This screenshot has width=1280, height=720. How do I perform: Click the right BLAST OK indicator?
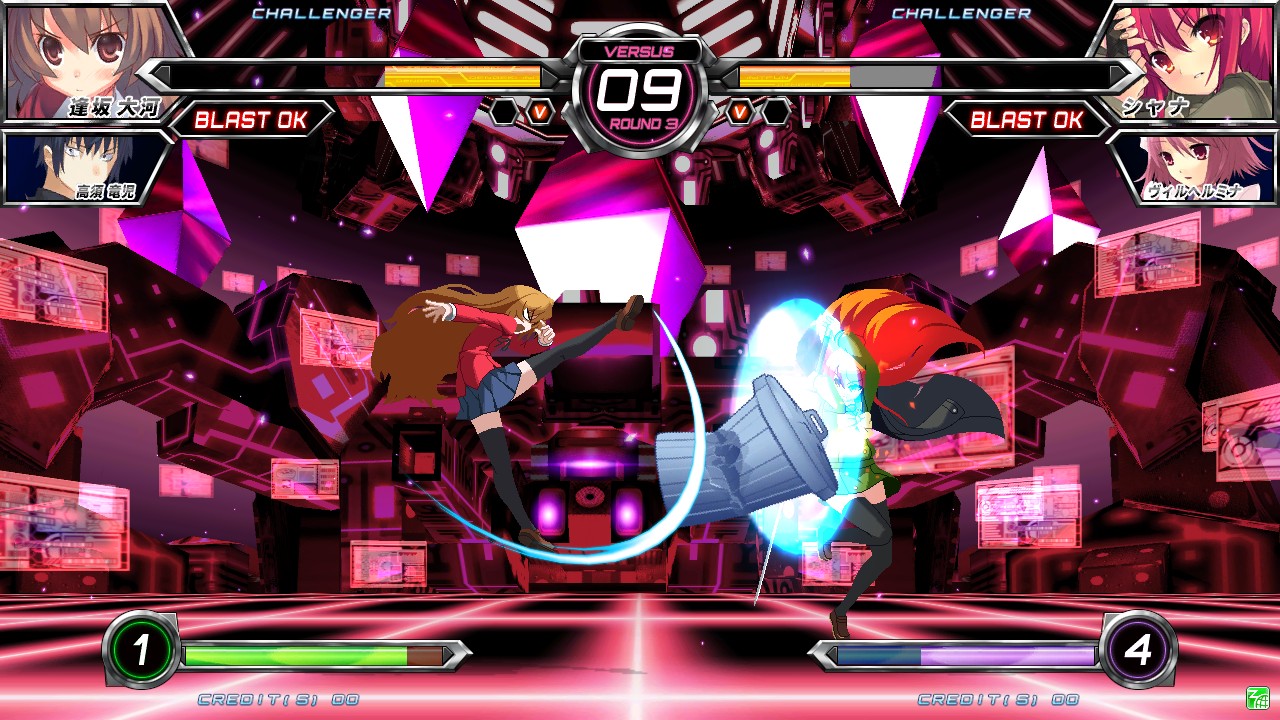point(1026,120)
